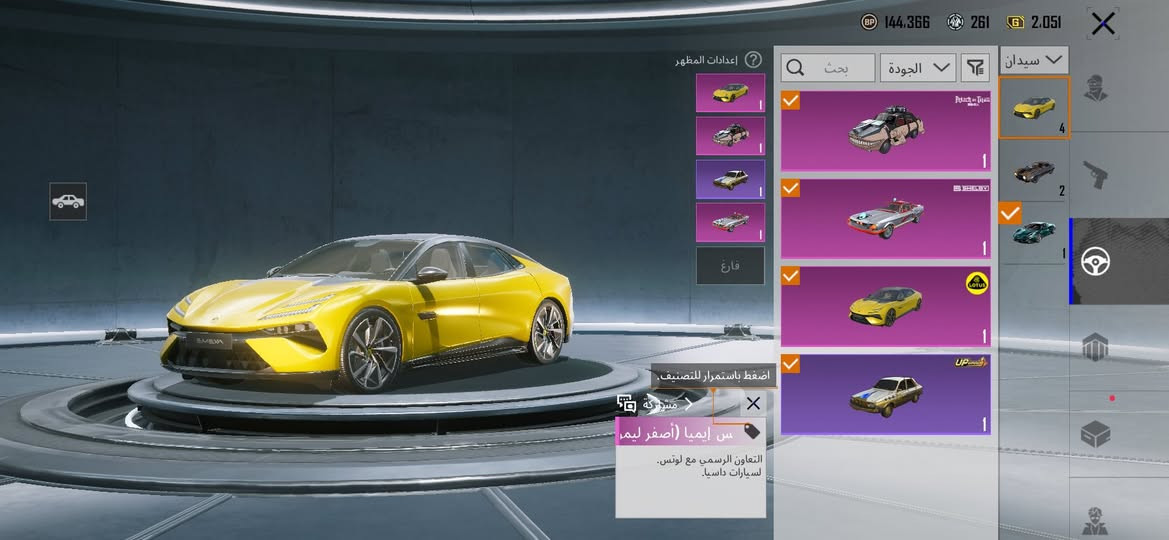Select the Attack on Titan car skin card
This screenshot has width=1169, height=540.
[885, 131]
